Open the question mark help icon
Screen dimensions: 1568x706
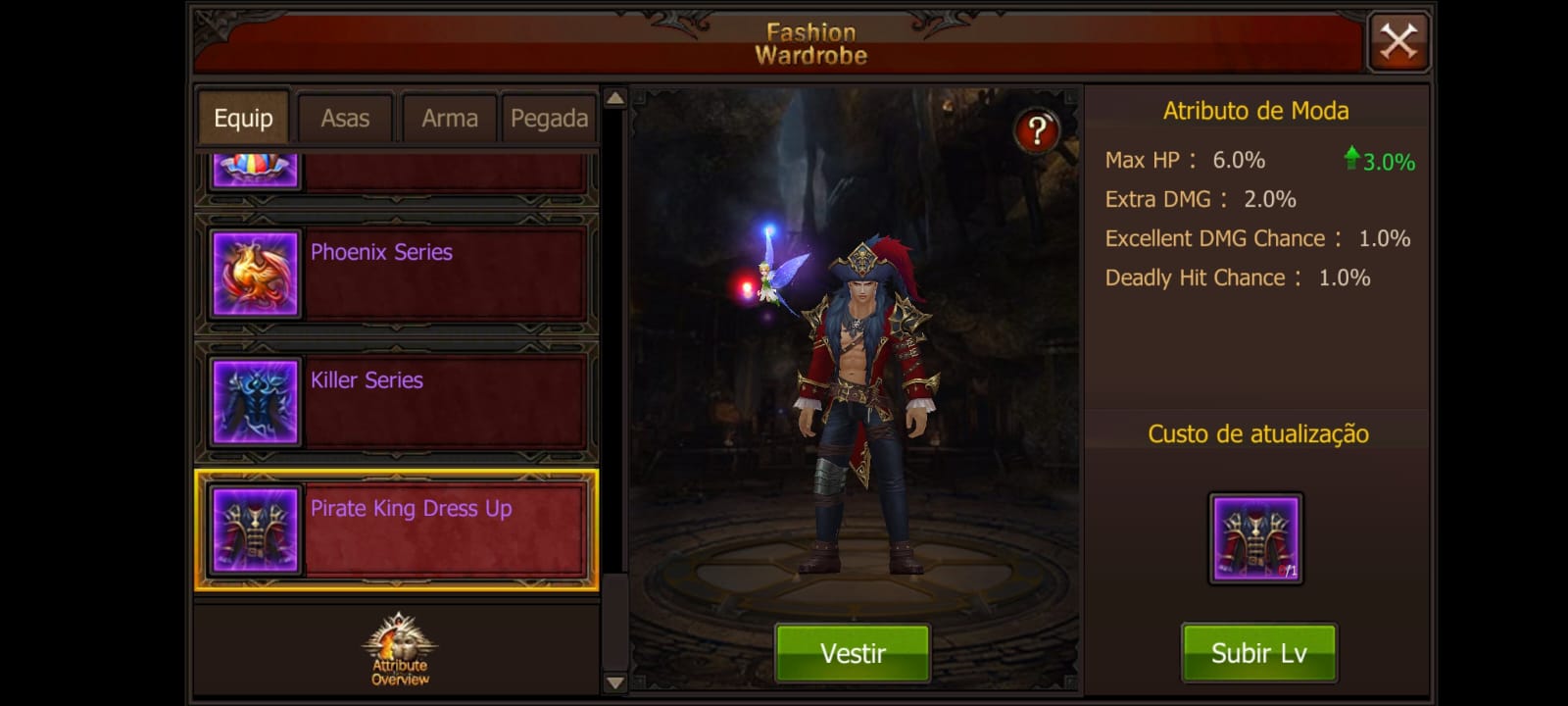click(x=1036, y=130)
